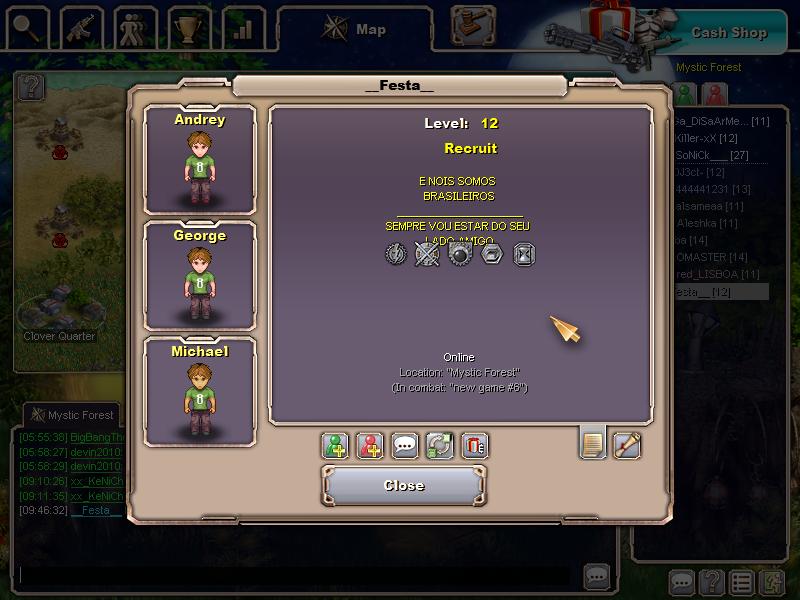Add player with green add-friend icon
800x600 pixels.
tap(336, 445)
